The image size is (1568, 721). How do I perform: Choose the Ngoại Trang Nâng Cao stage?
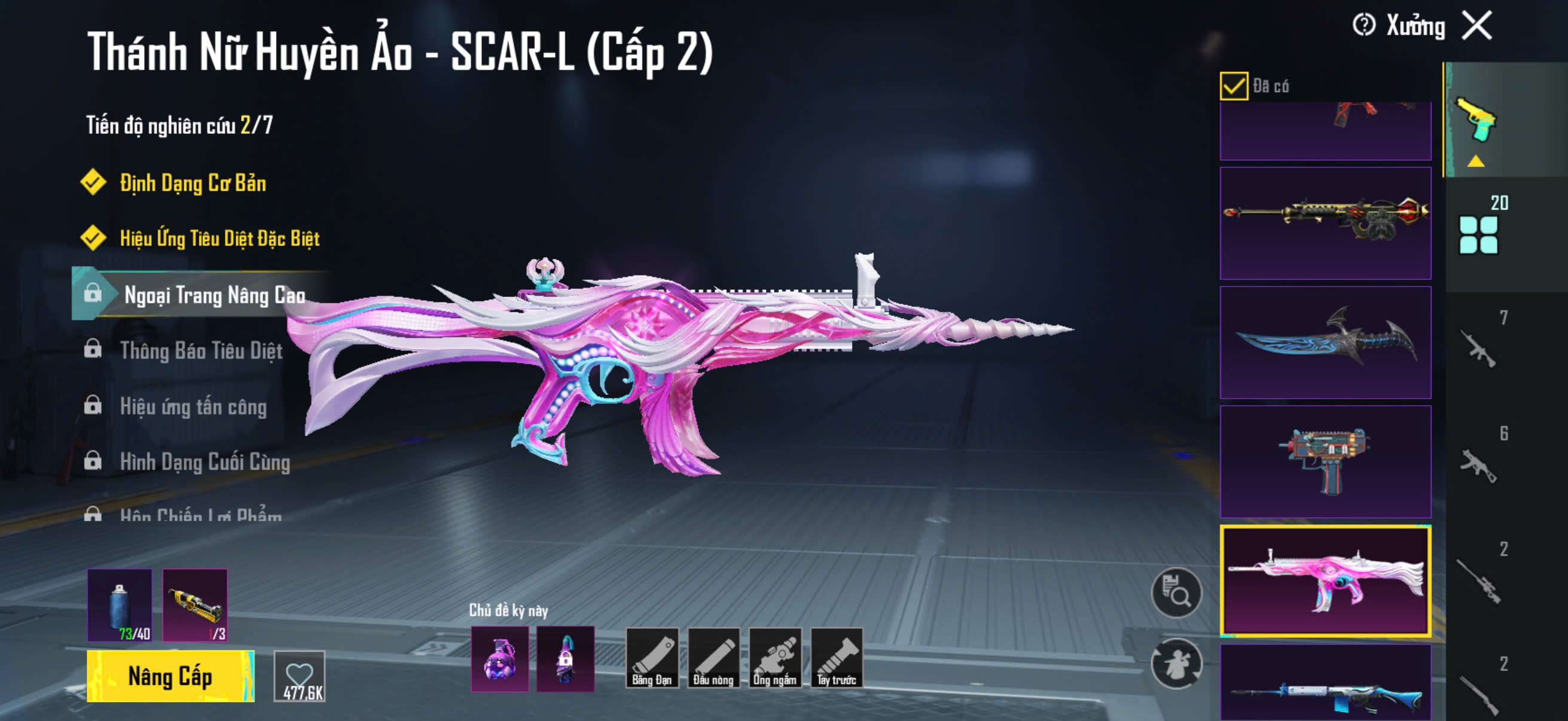click(213, 295)
